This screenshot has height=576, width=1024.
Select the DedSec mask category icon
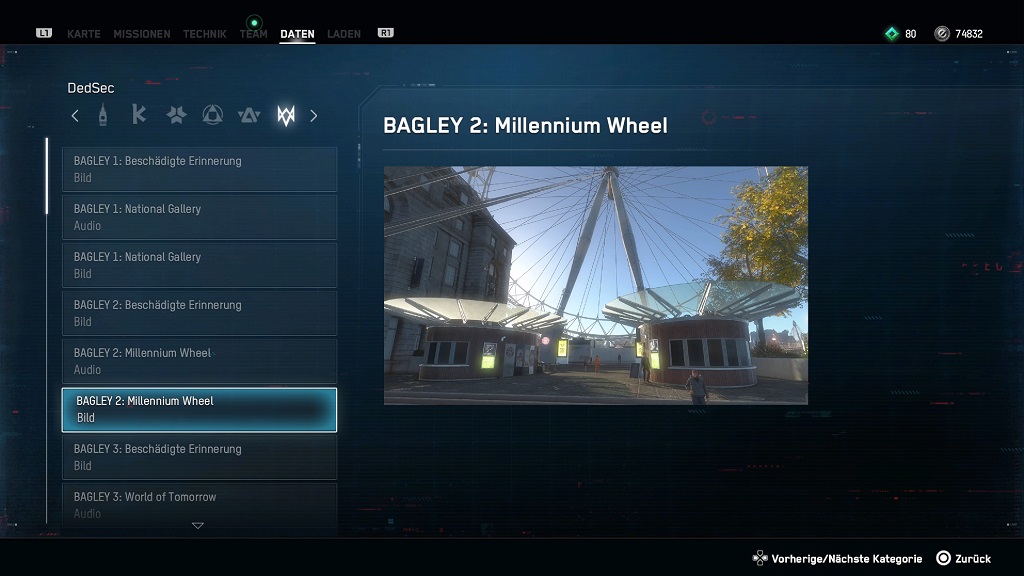(286, 116)
